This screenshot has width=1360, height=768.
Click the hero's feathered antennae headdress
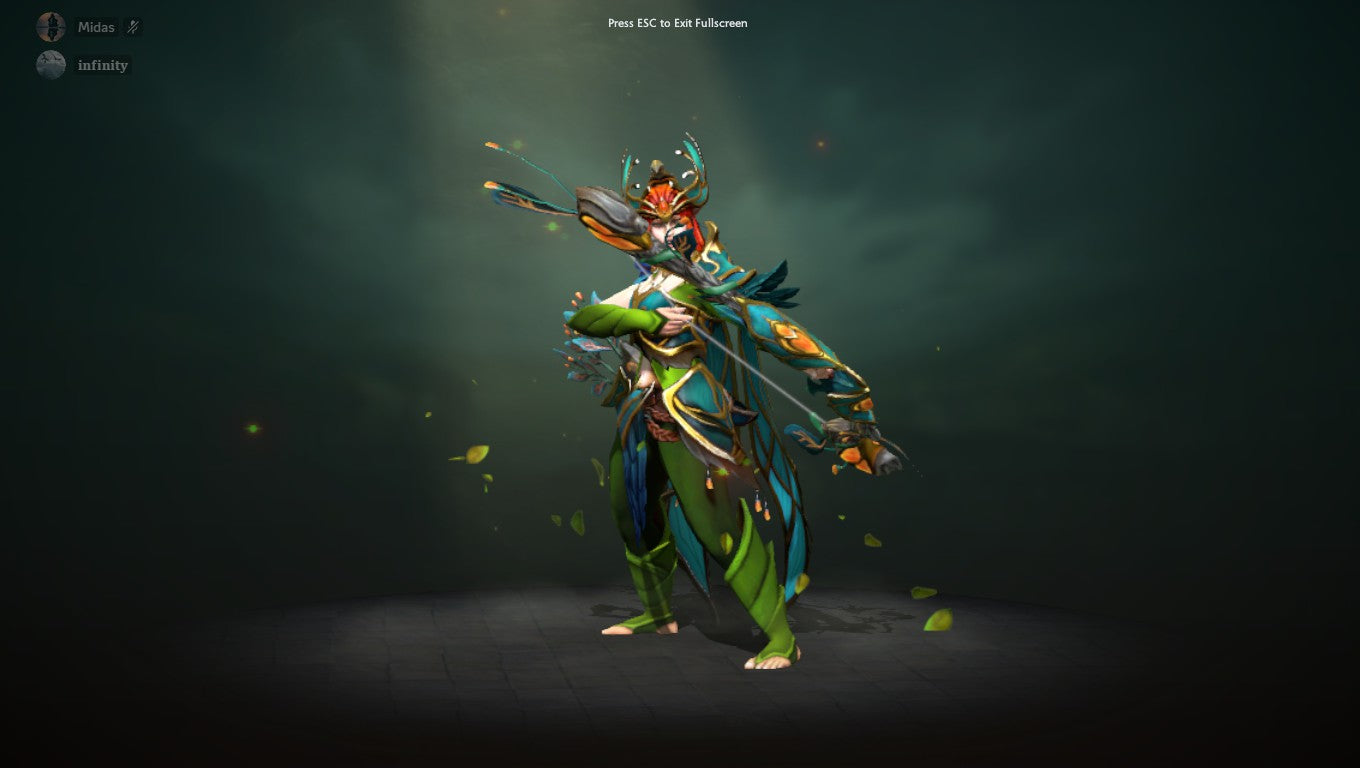[690, 160]
